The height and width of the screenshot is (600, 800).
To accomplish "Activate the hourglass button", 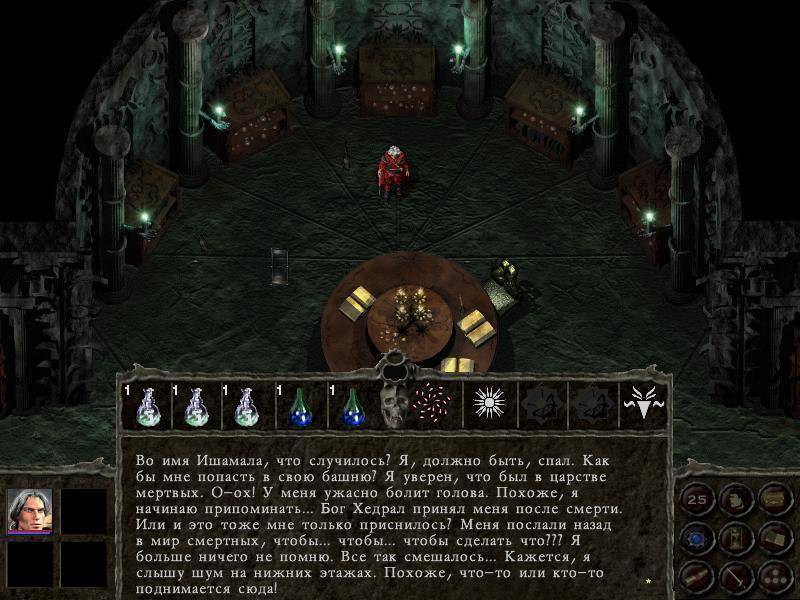I will coord(735,537).
